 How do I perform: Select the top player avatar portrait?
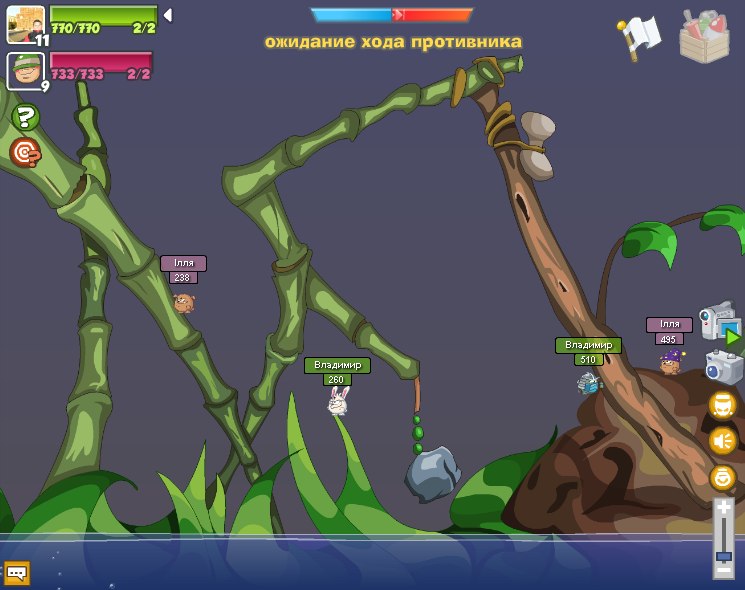click(x=24, y=23)
